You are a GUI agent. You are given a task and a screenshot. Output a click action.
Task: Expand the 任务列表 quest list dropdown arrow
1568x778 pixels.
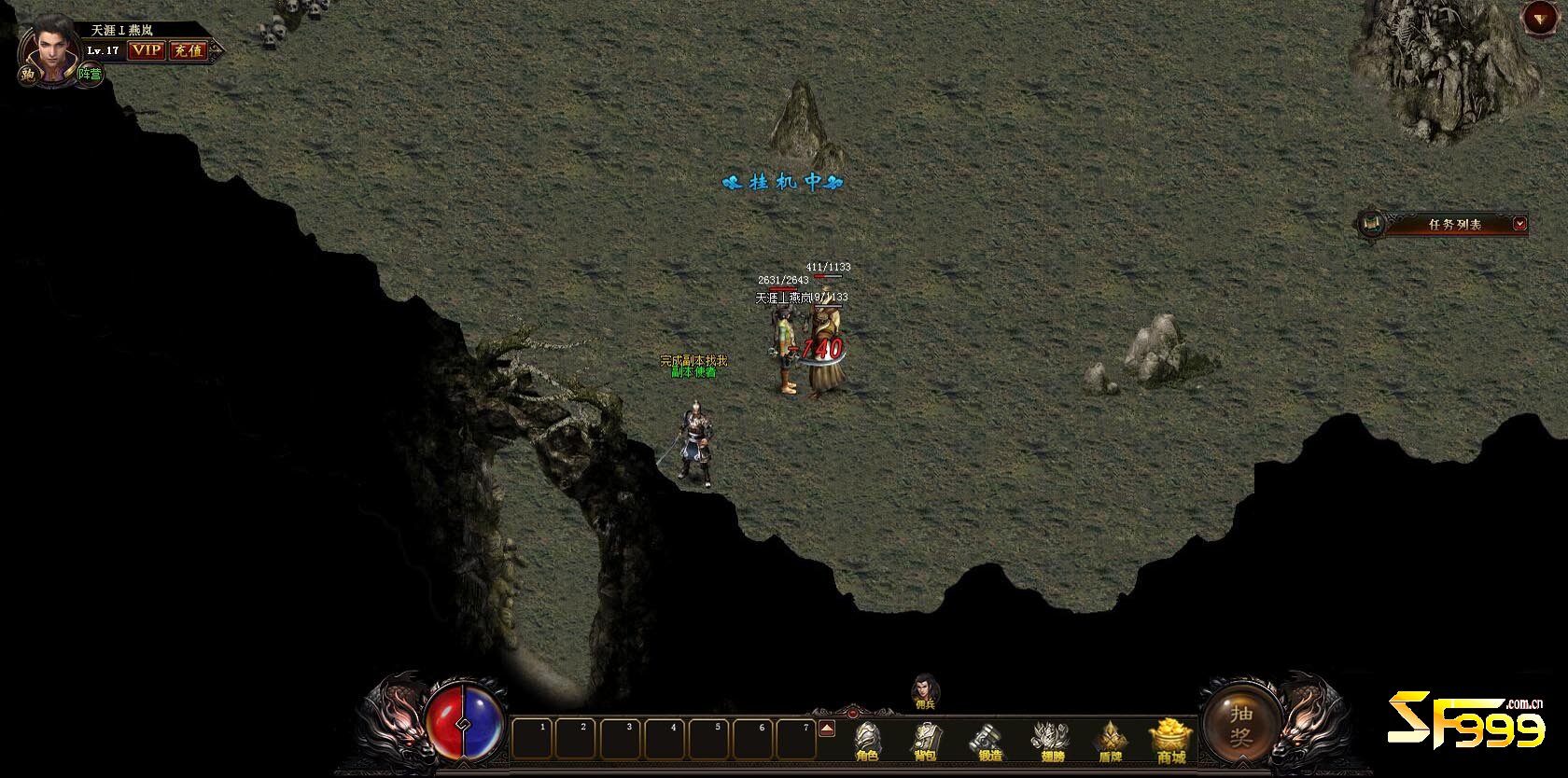(x=1520, y=224)
